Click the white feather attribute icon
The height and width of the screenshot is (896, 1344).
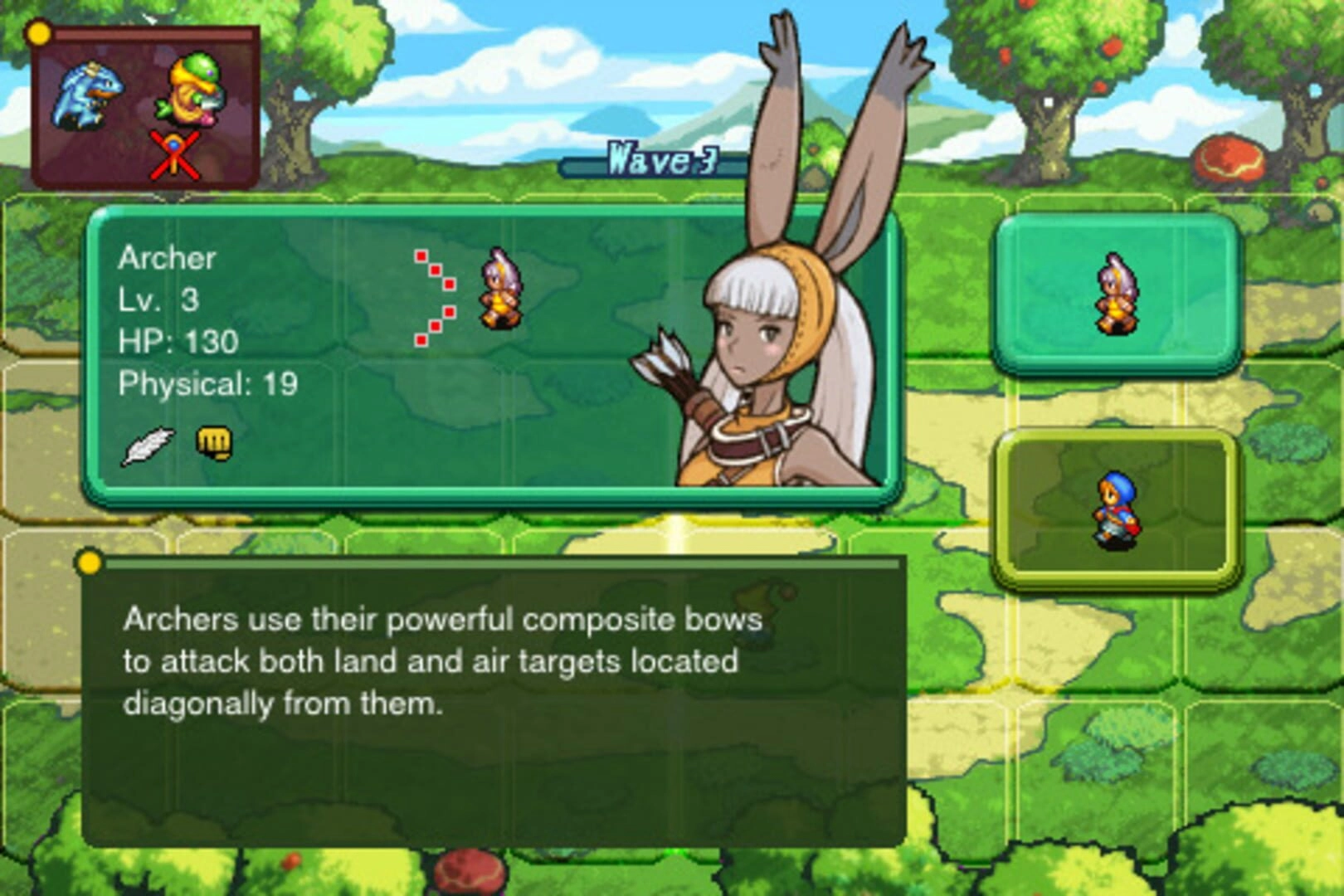tap(148, 446)
